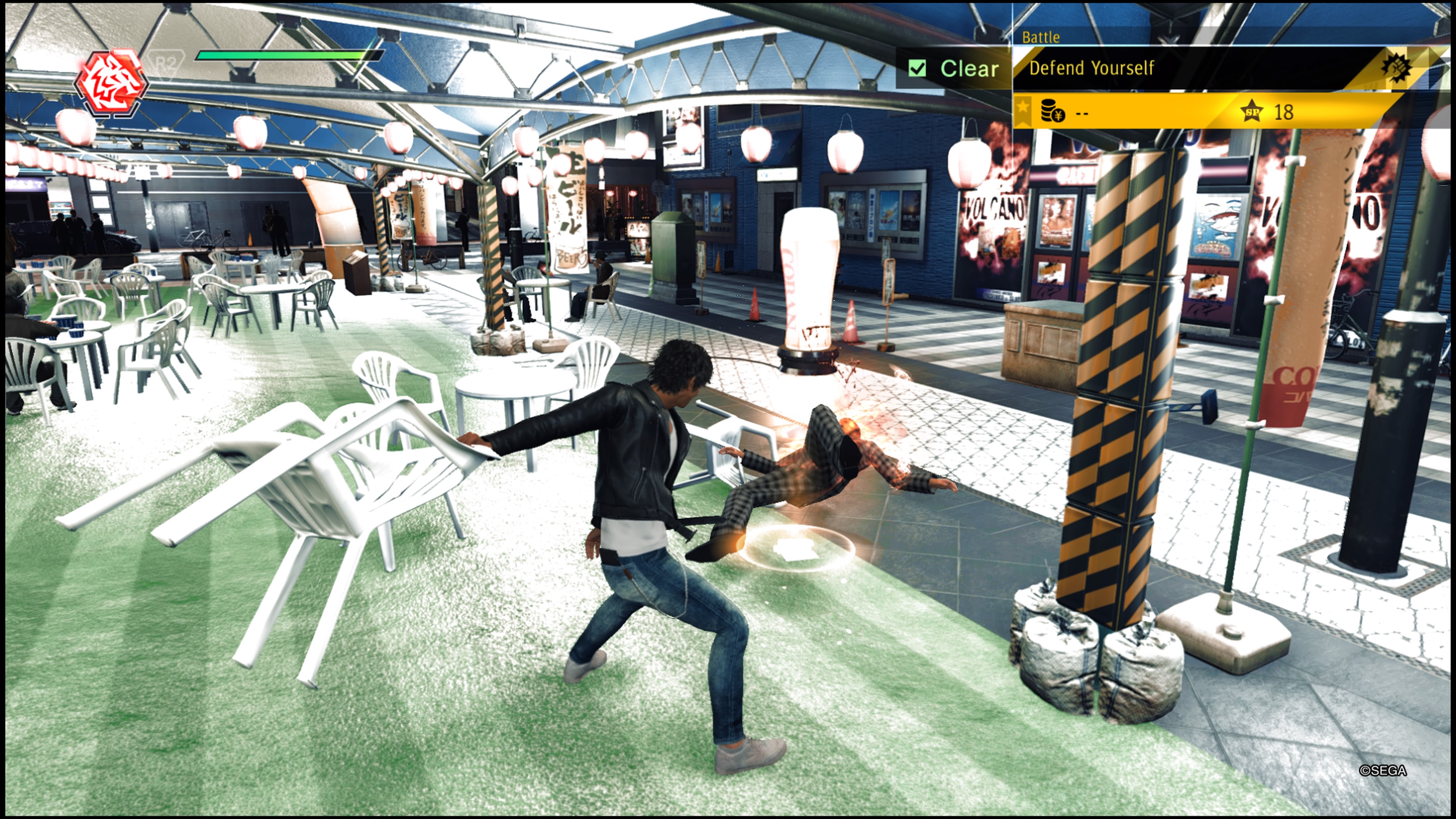
Task: Select the SP star reward icon
Action: point(1251,111)
